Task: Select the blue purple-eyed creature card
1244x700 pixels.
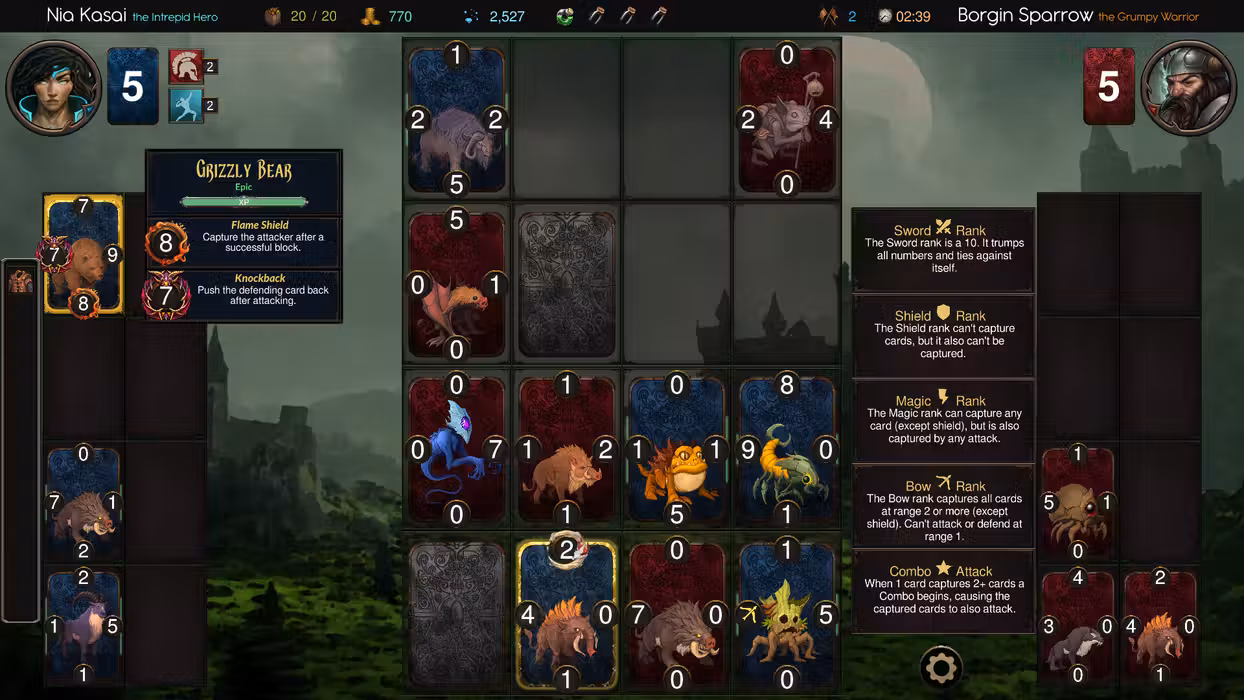Action: point(457,451)
